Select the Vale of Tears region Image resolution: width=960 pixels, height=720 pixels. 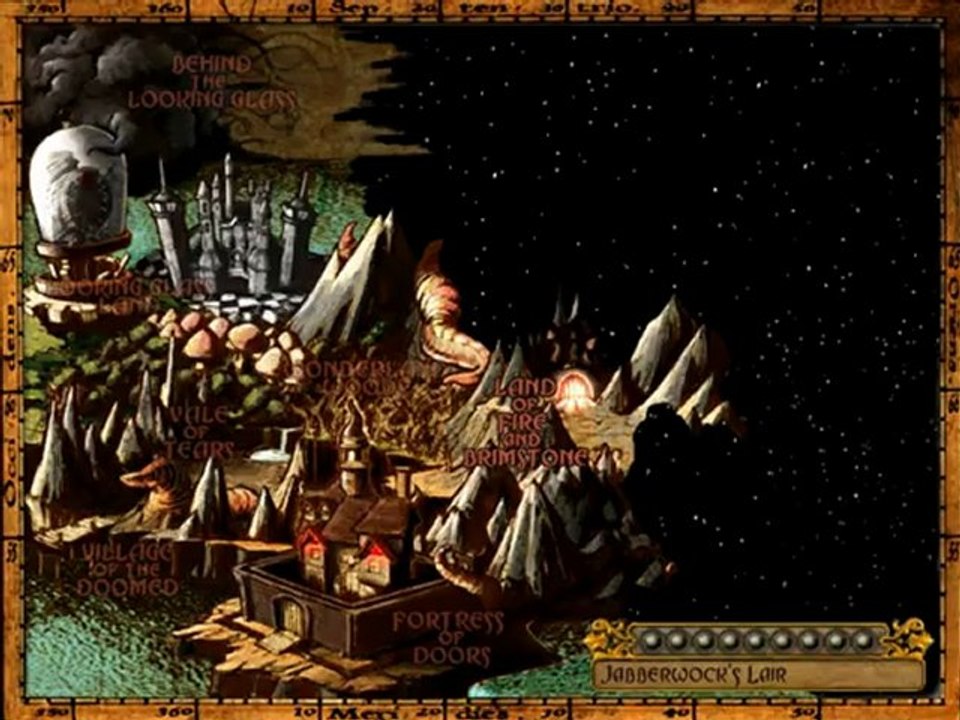pyautogui.click(x=200, y=432)
